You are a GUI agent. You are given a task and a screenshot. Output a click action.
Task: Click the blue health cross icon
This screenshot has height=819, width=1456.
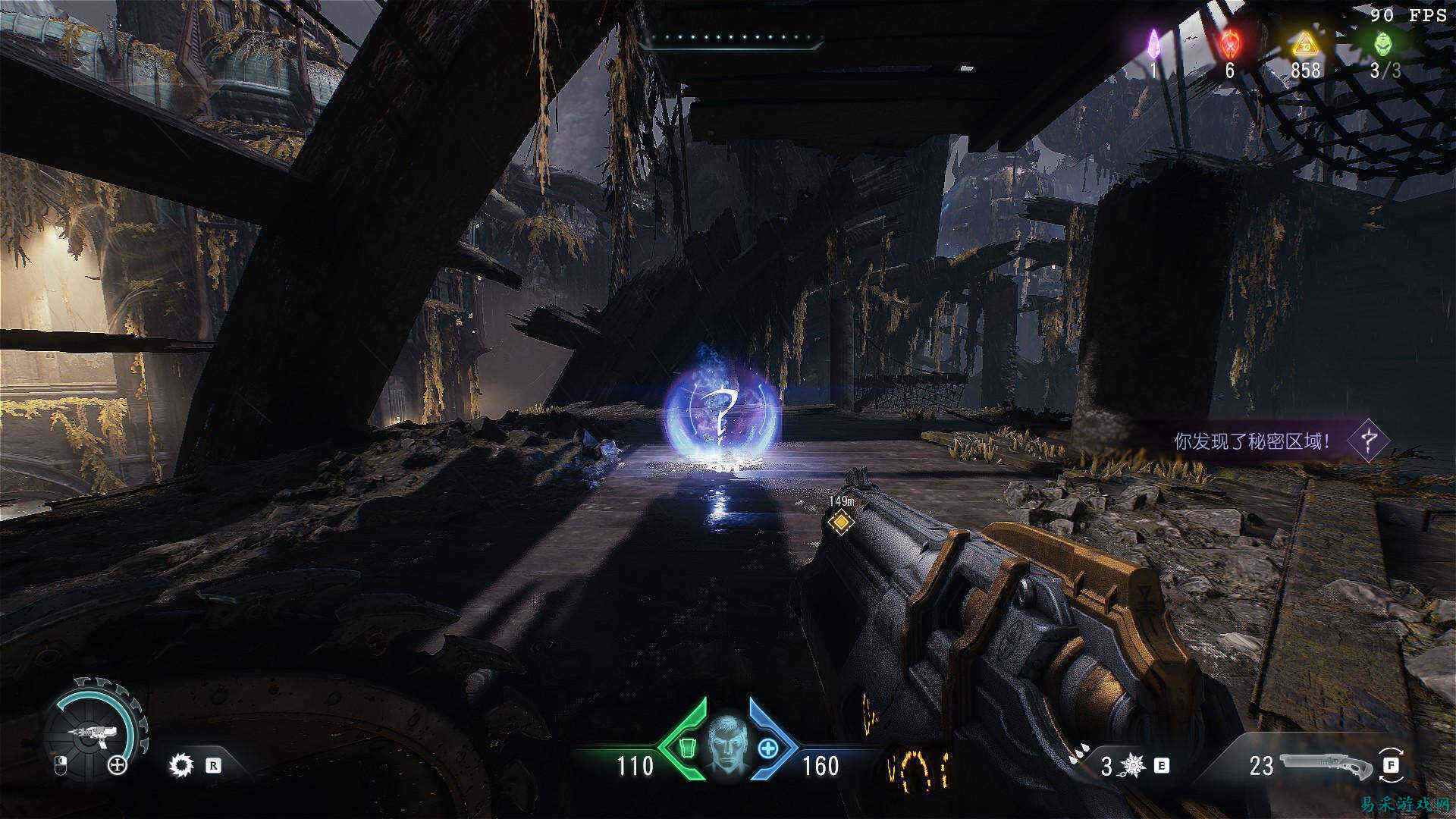[768, 748]
